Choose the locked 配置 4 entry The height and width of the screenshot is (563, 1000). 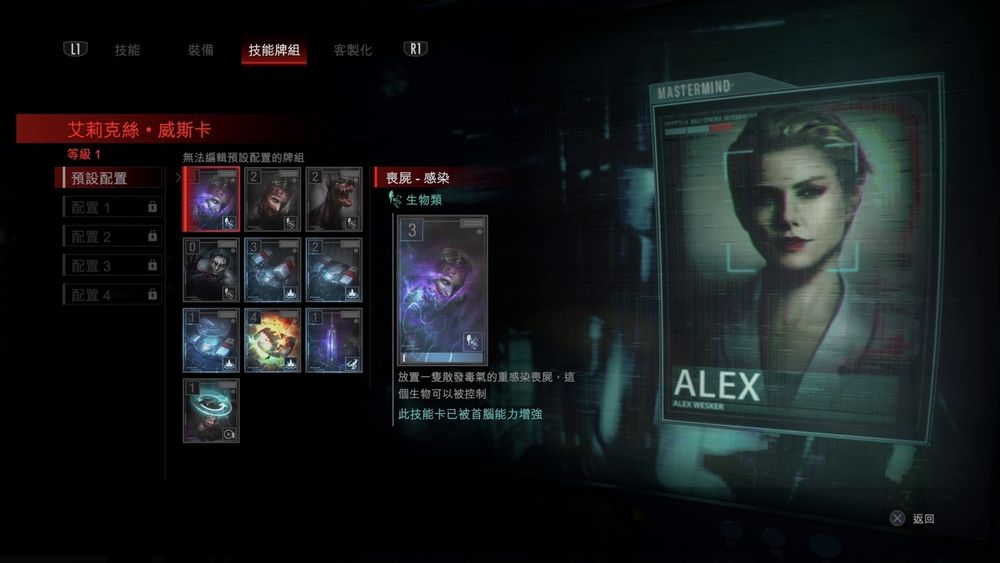pos(111,295)
